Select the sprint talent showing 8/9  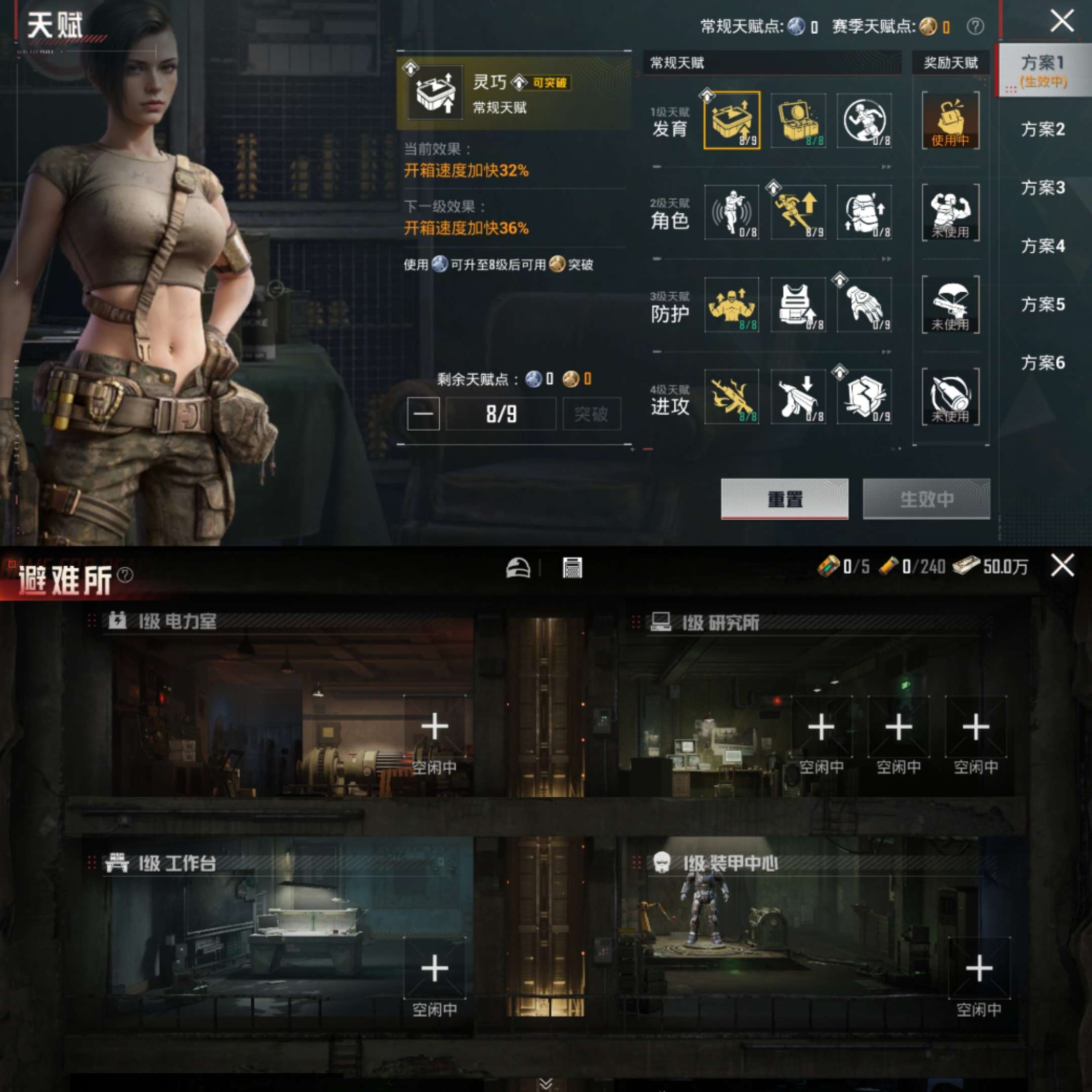[x=798, y=213]
